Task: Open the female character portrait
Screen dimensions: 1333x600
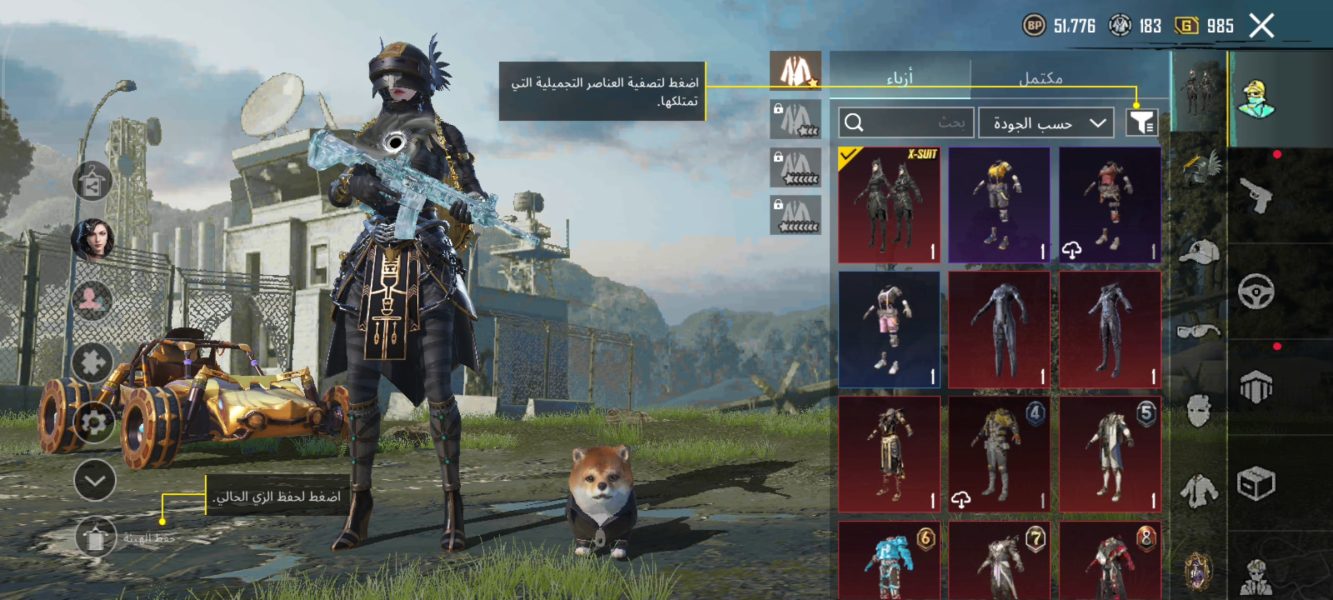Action: (x=92, y=239)
